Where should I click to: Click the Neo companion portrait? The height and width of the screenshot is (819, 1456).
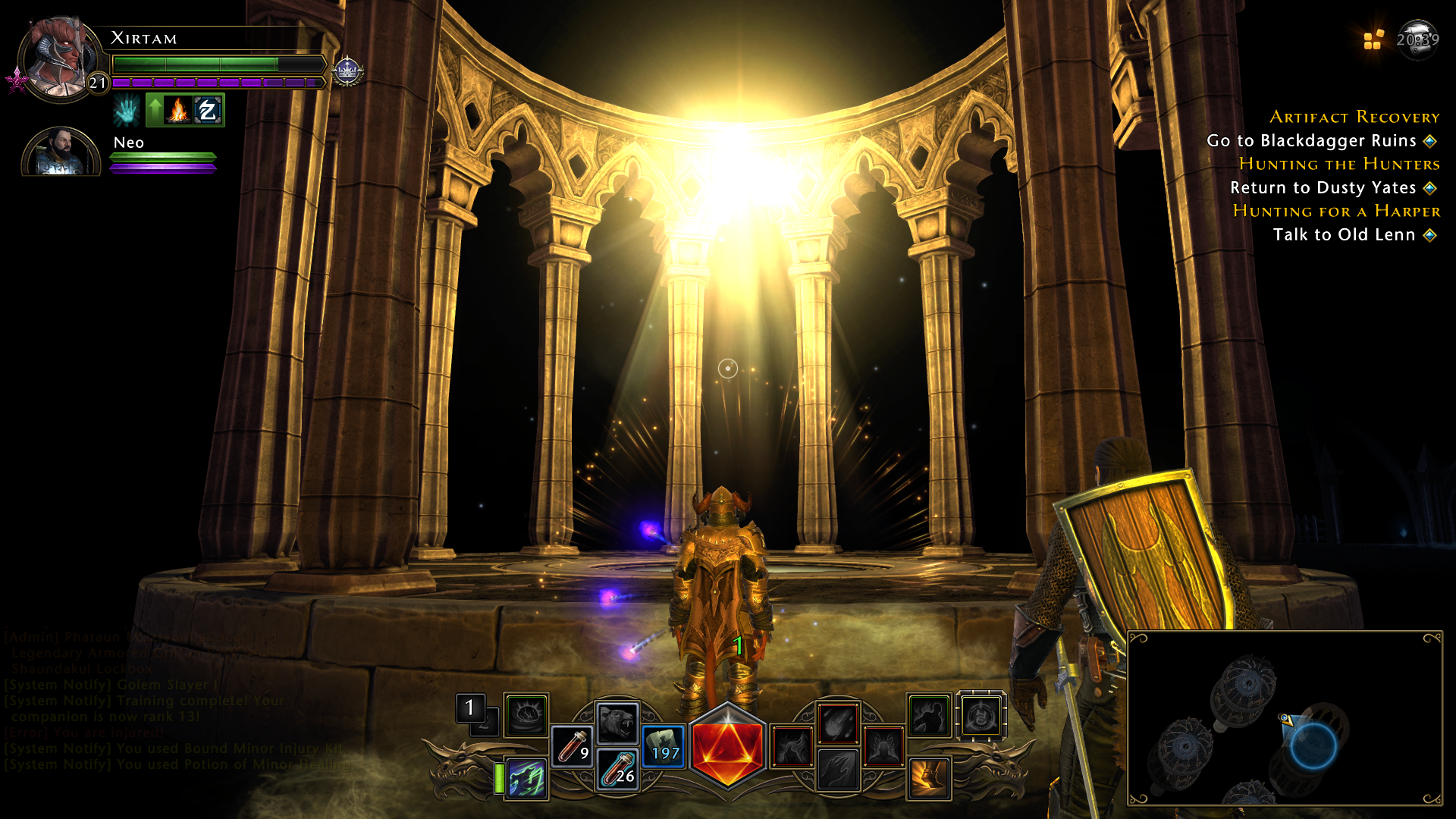point(61,152)
